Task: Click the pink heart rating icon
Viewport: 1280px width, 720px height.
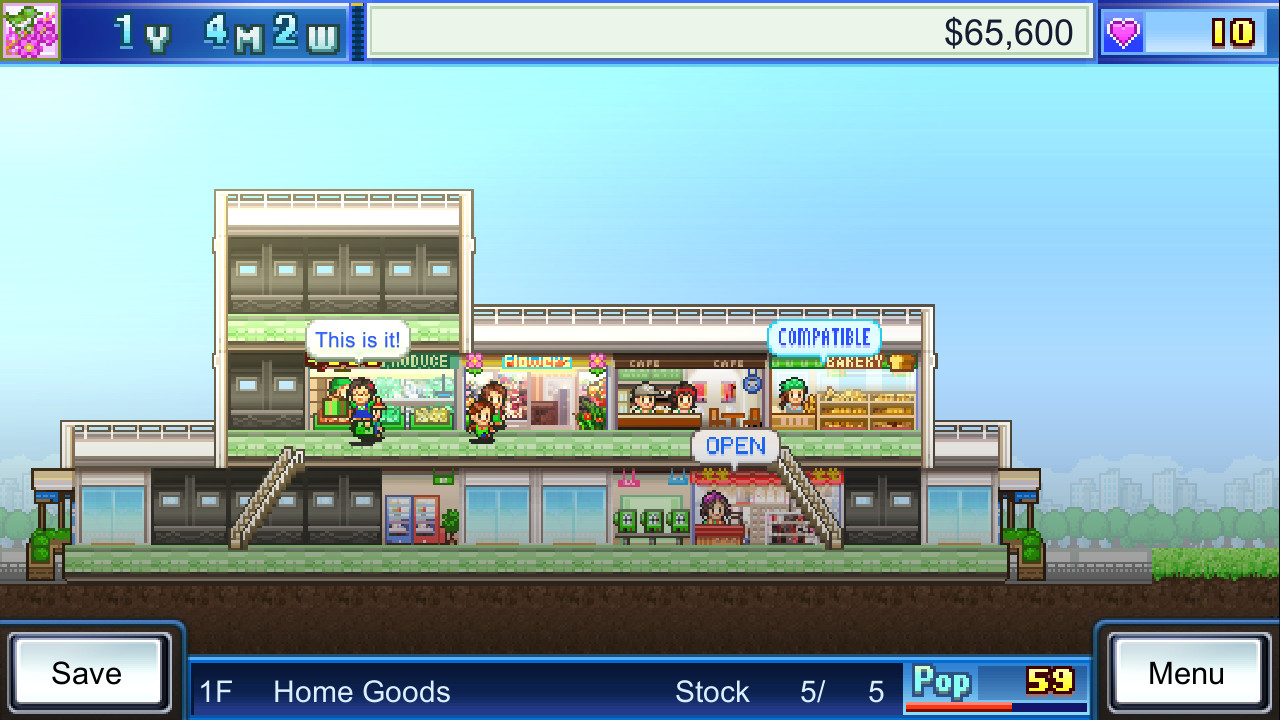Action: 1122,32
